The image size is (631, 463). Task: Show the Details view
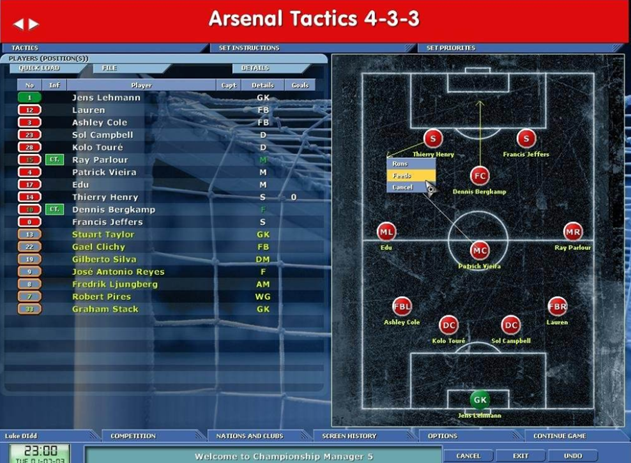[255, 68]
